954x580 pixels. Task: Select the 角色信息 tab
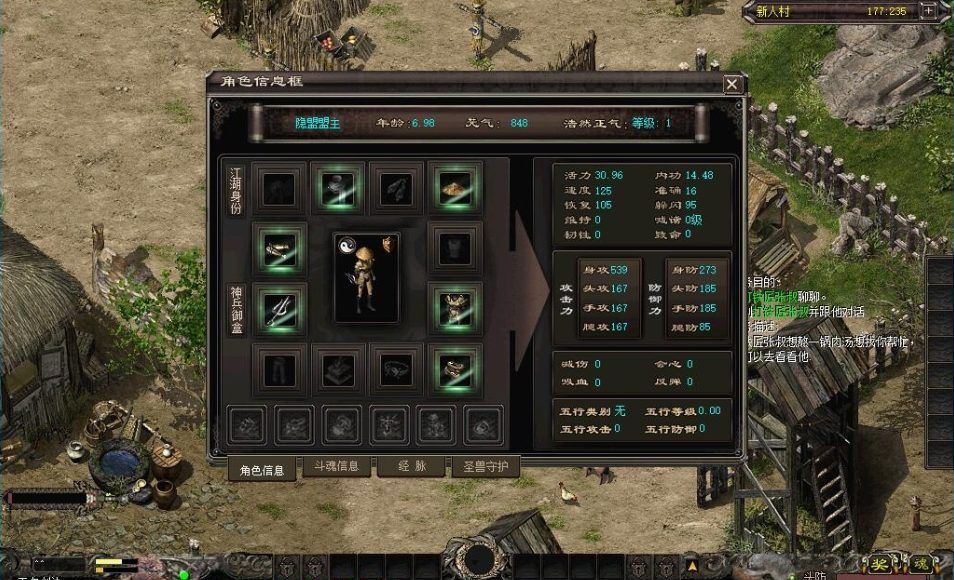262,467
